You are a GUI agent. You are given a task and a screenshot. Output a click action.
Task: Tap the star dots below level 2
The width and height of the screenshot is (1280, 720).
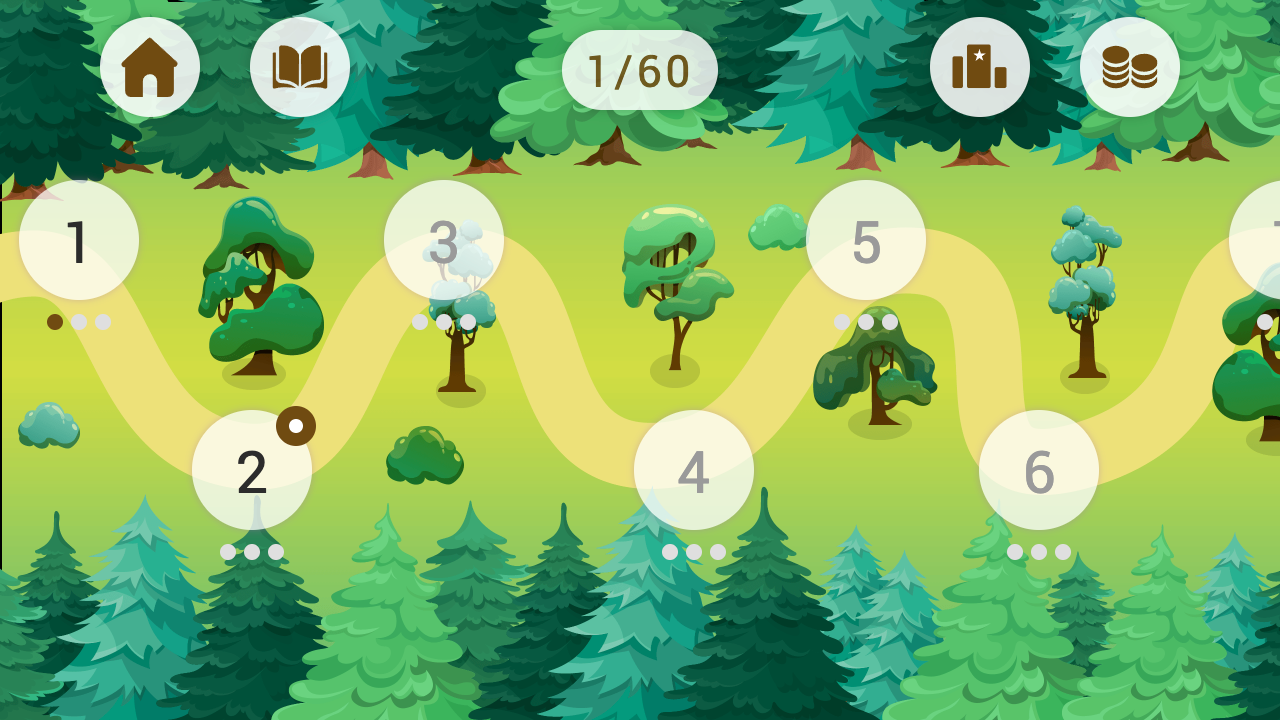coord(253,550)
